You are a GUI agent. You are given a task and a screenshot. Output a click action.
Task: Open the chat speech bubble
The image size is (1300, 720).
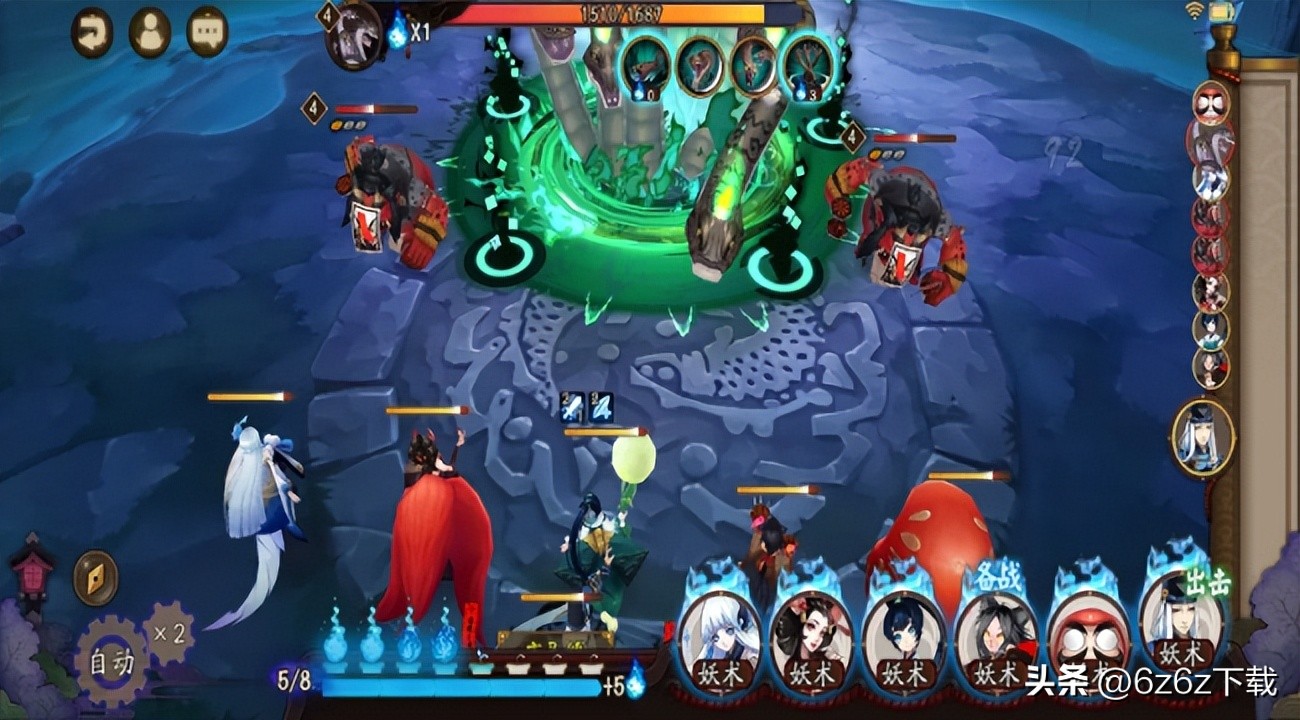tap(207, 32)
